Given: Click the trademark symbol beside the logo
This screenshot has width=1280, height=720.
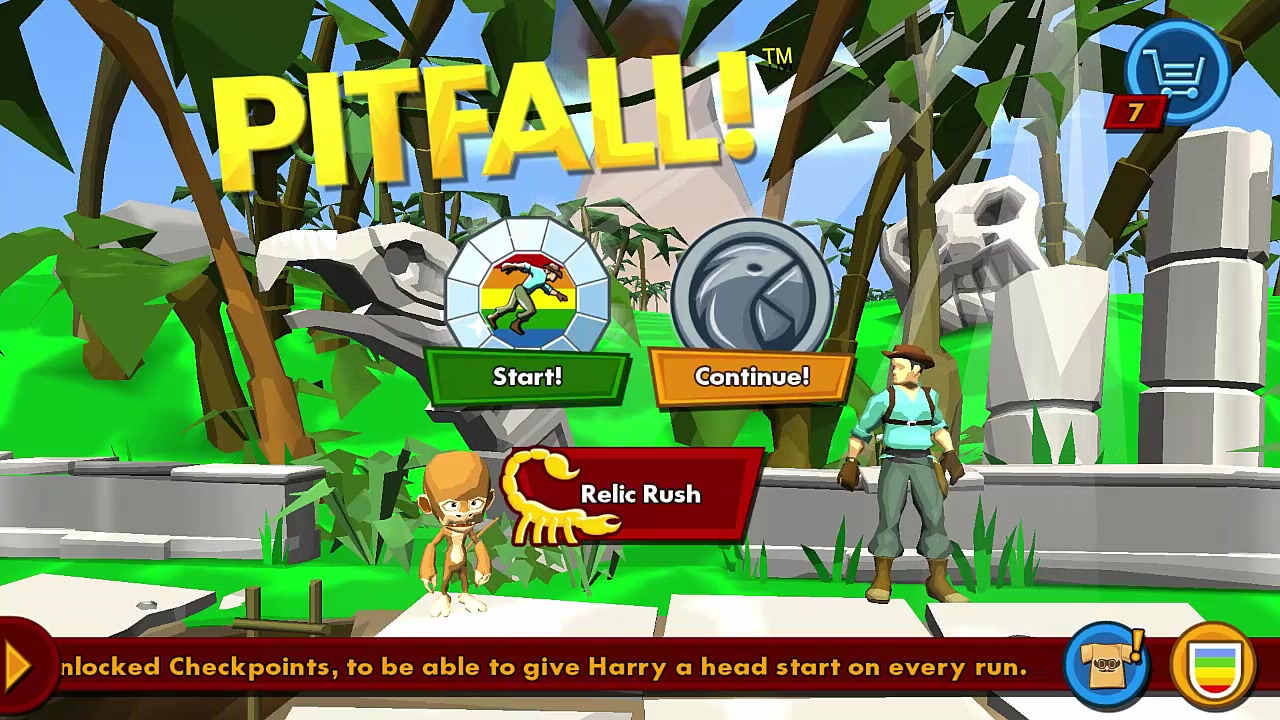Looking at the screenshot, I should point(779,57).
